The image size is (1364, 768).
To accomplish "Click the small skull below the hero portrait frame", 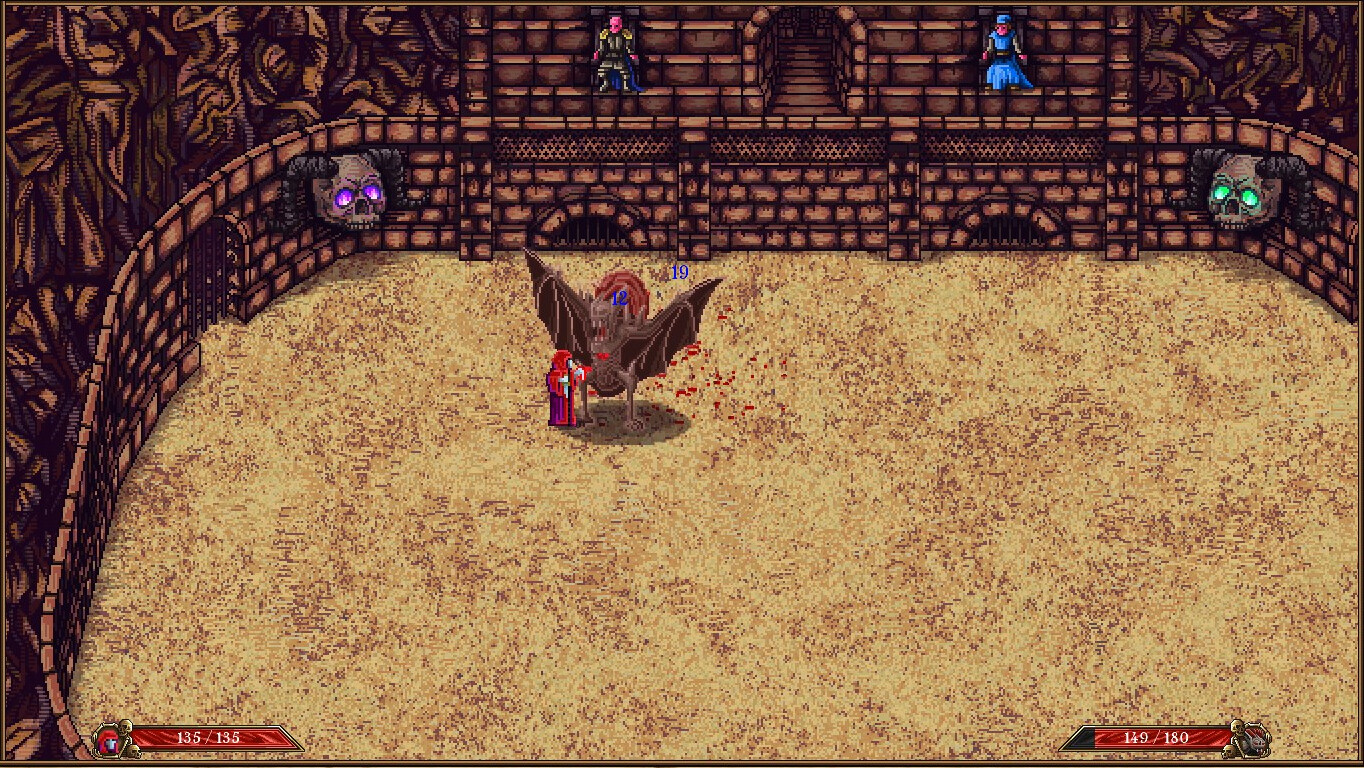I will click(x=134, y=752).
